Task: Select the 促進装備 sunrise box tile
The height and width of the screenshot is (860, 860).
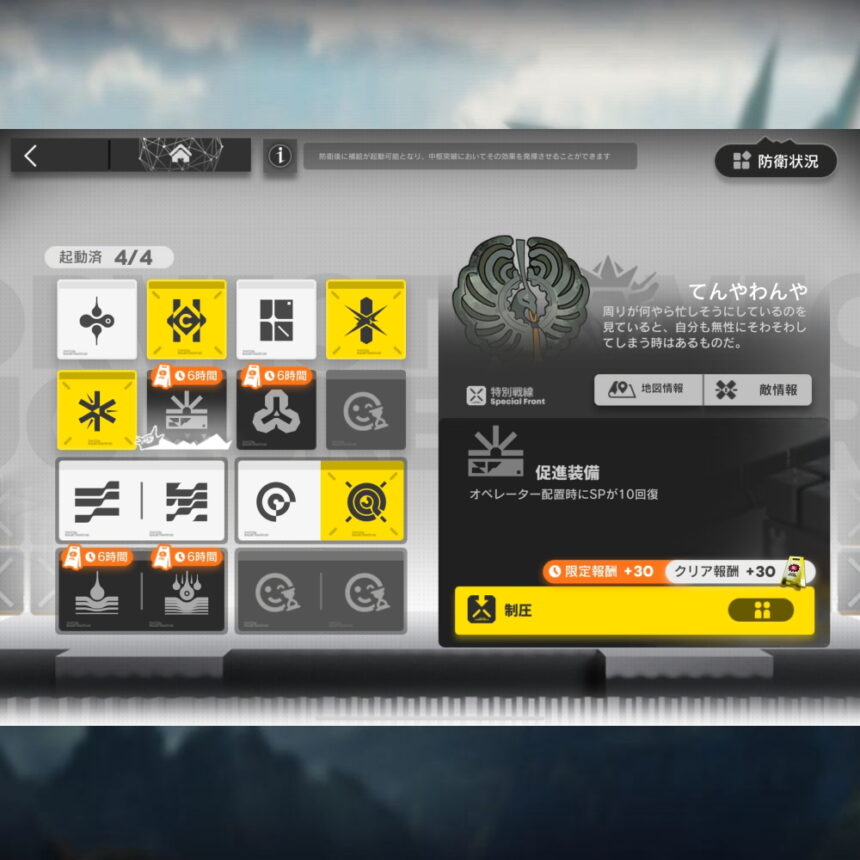Action: click(187, 412)
